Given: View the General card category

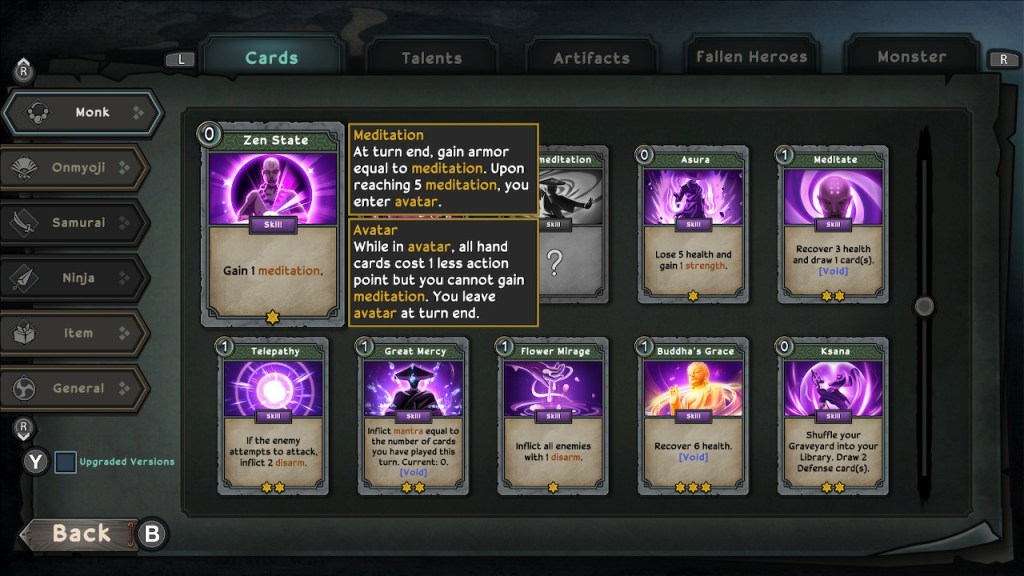Looking at the screenshot, I should (x=77, y=388).
